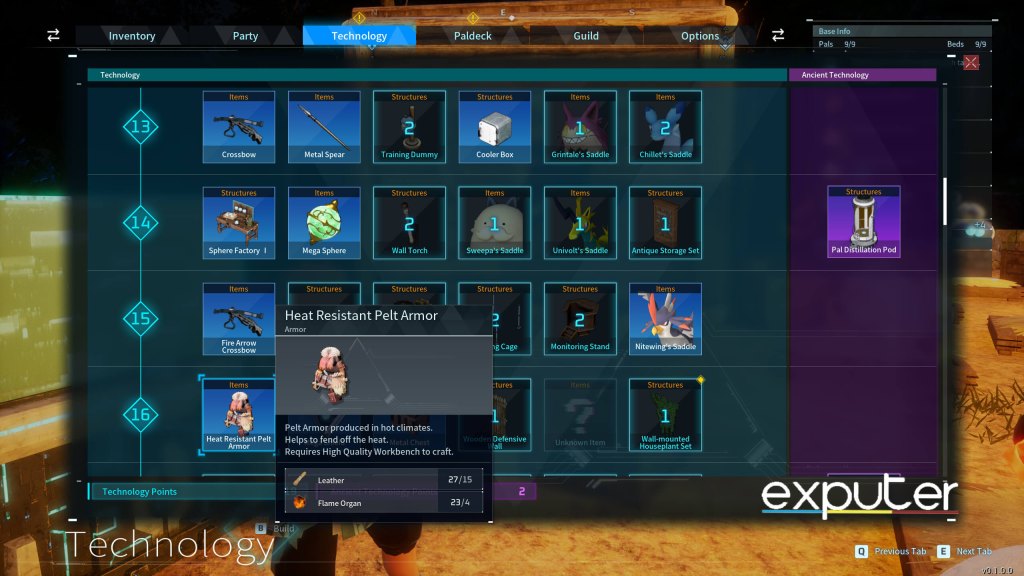Viewport: 1024px width, 576px height.
Task: Open the Antique Storage Set technology
Action: point(665,223)
